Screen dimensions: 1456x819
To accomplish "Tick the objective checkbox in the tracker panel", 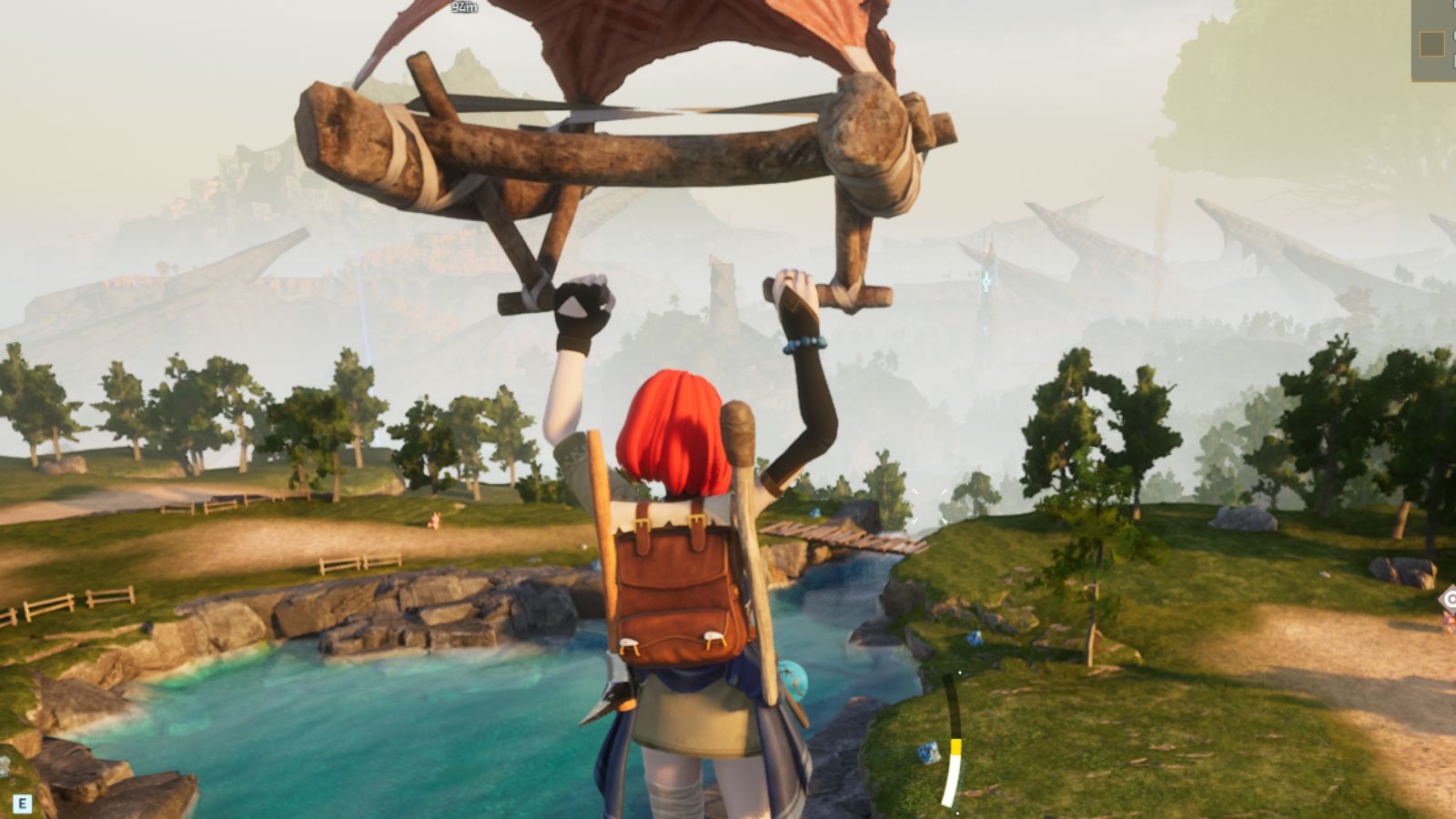I will [x=1432, y=44].
